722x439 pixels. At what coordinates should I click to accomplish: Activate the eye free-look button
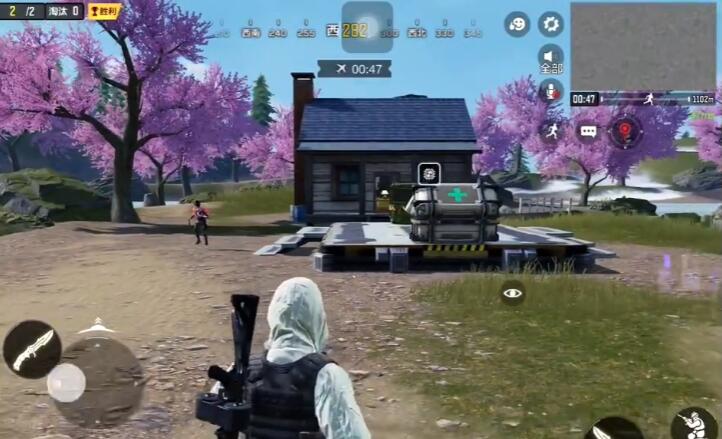(x=513, y=293)
